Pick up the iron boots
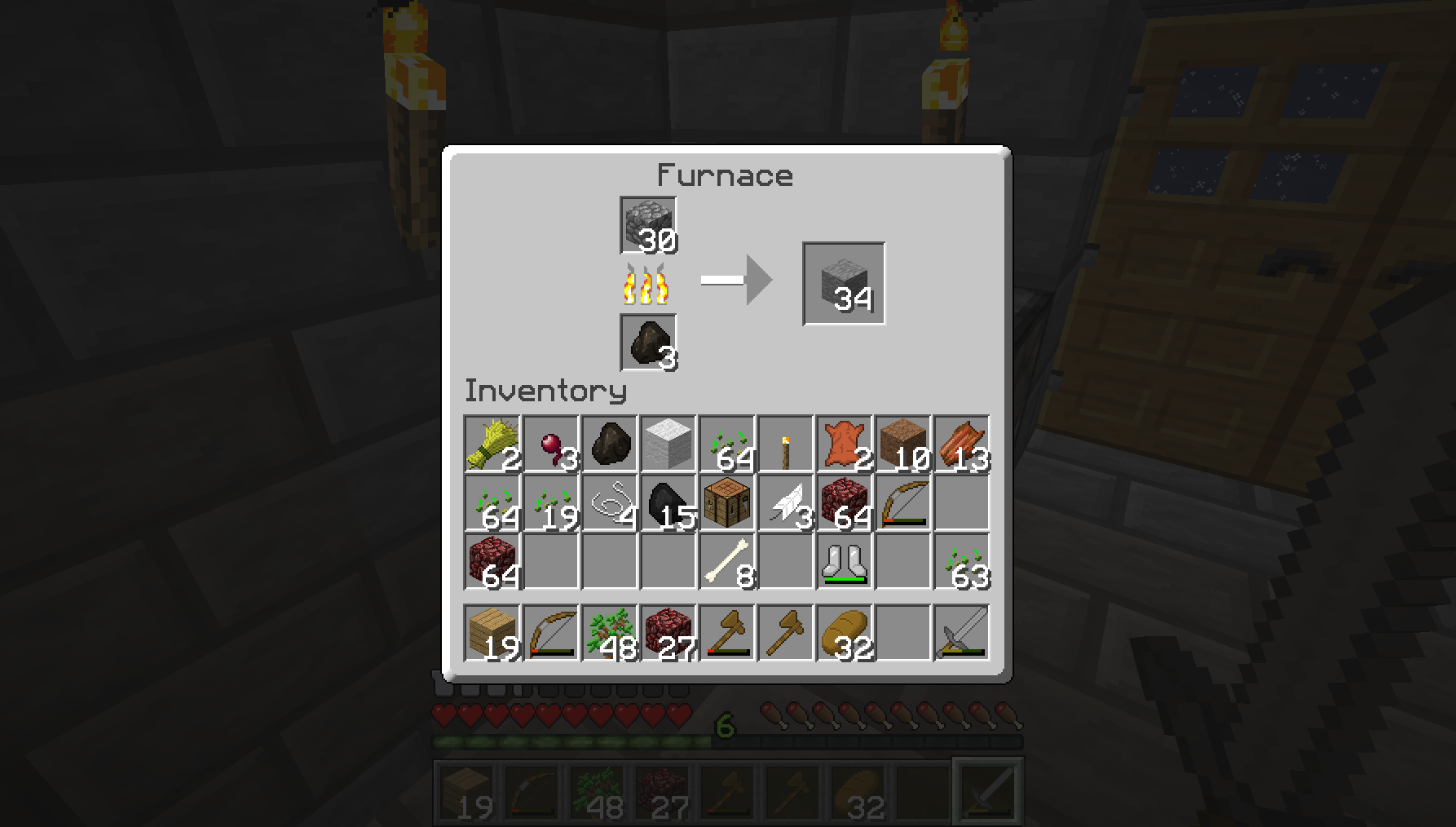The width and height of the screenshot is (1456, 827). (845, 562)
